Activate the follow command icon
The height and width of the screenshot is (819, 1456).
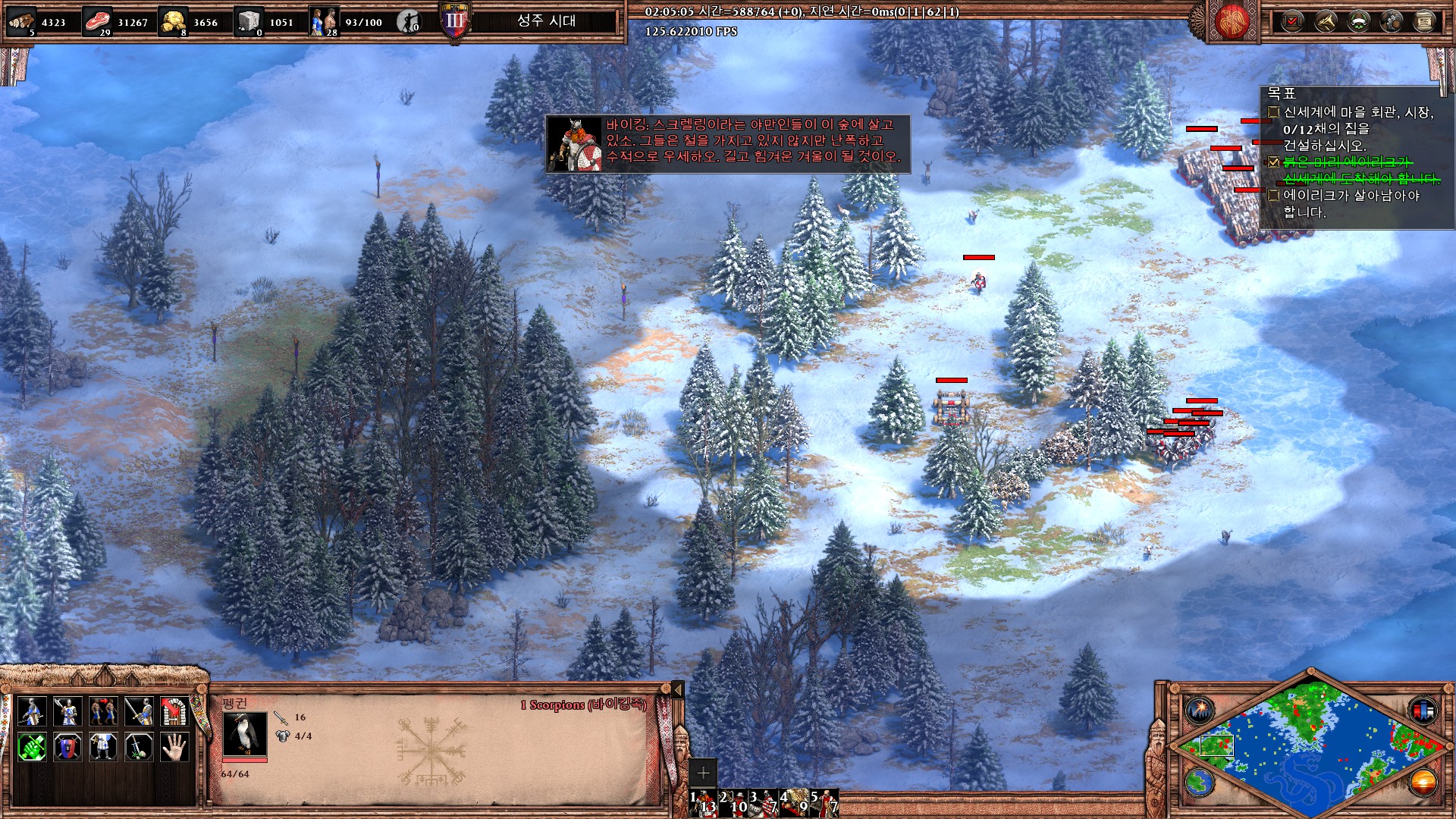tap(102, 711)
